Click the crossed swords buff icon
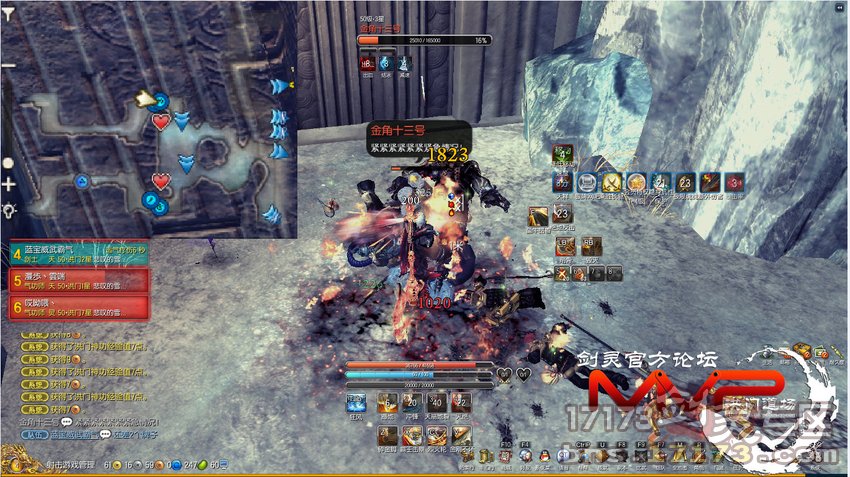The image size is (850, 477). 612,182
